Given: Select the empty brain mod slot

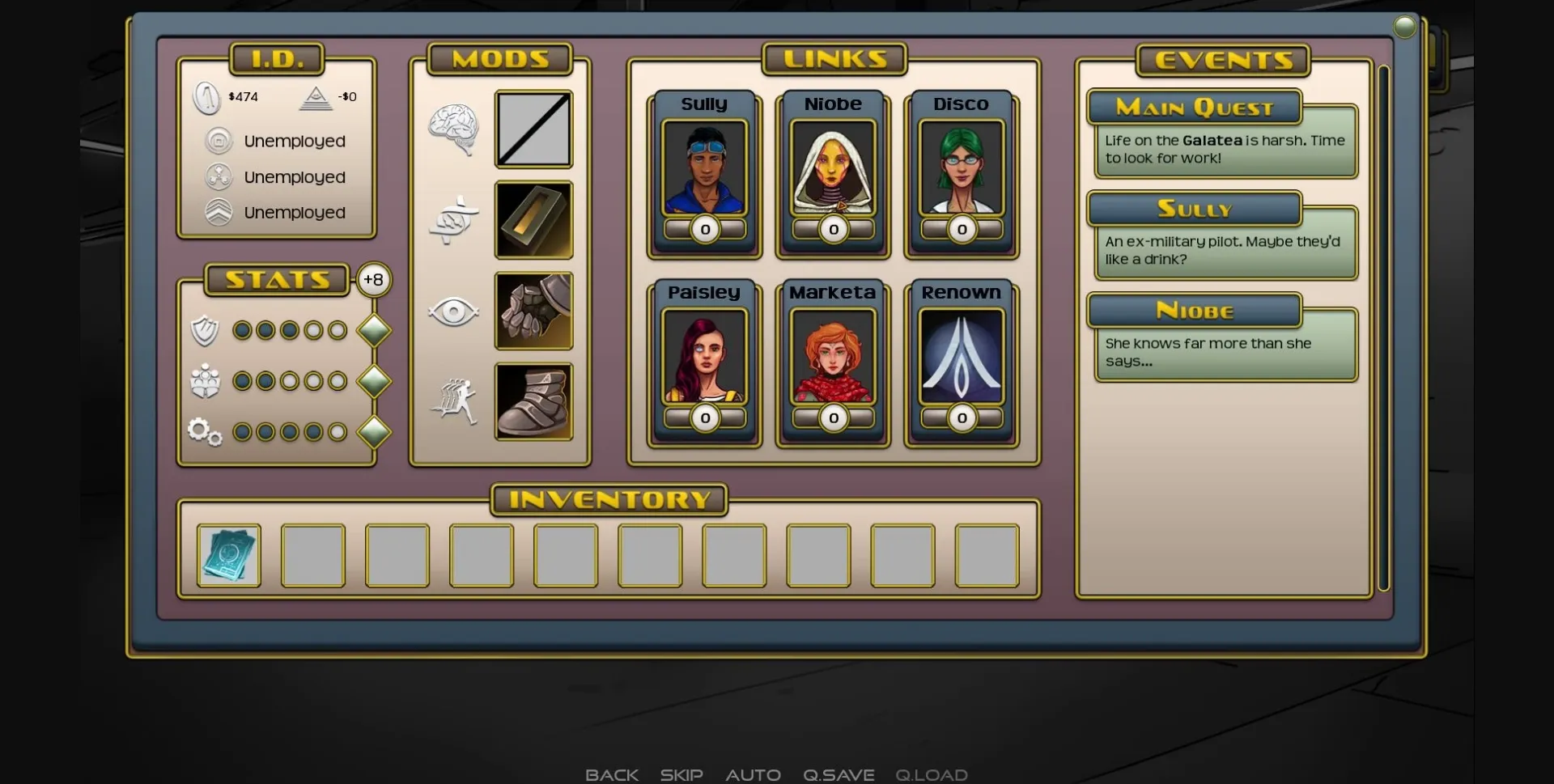Looking at the screenshot, I should [x=533, y=129].
